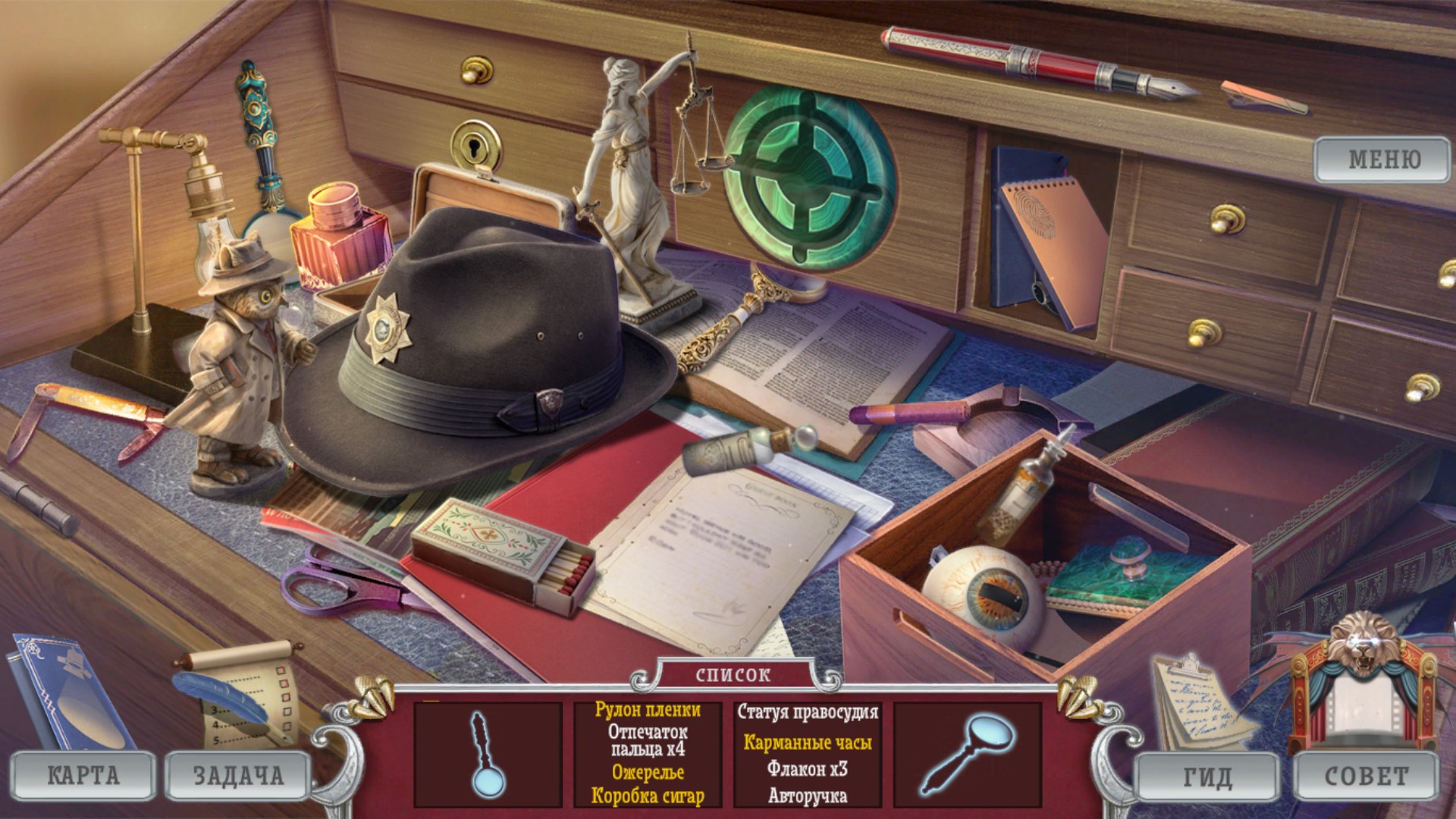The height and width of the screenshot is (819, 1456).
Task: Choose 'Рулон пленки' in the list
Action: click(647, 710)
